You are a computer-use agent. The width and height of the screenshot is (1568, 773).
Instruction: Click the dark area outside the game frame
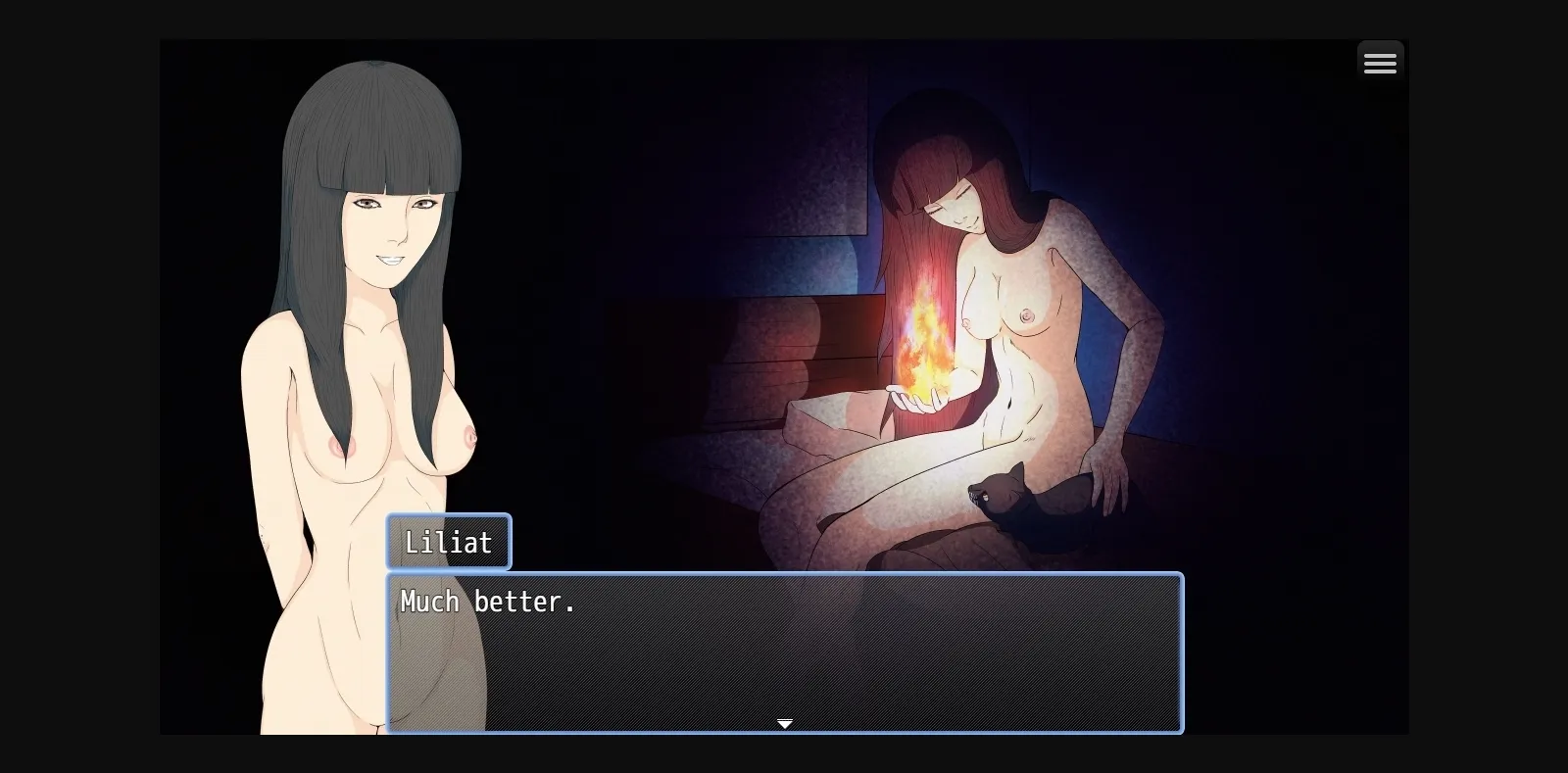[78, 392]
